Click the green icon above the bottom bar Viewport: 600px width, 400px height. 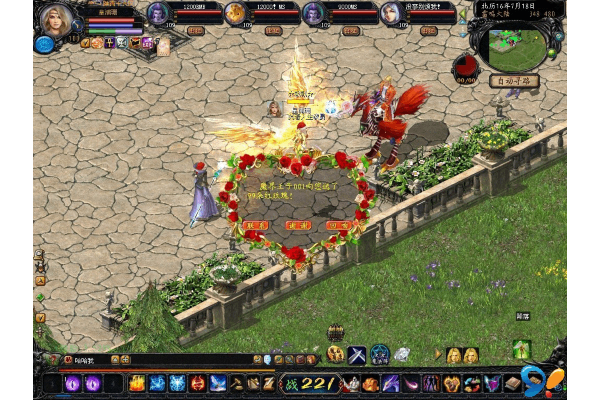pos(521,349)
